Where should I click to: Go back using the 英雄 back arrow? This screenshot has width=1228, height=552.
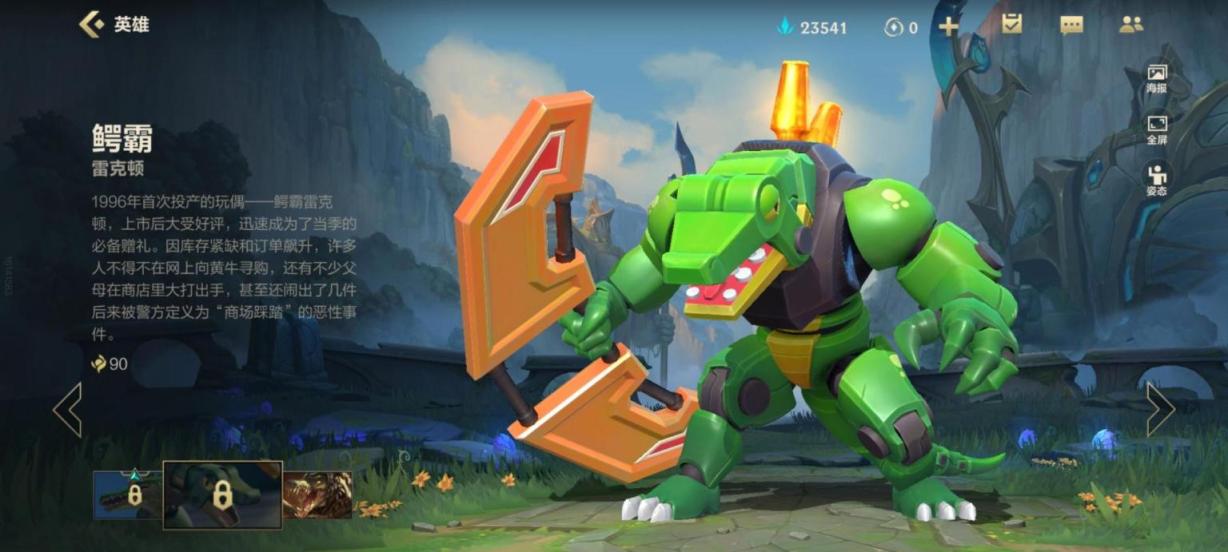click(x=92, y=24)
